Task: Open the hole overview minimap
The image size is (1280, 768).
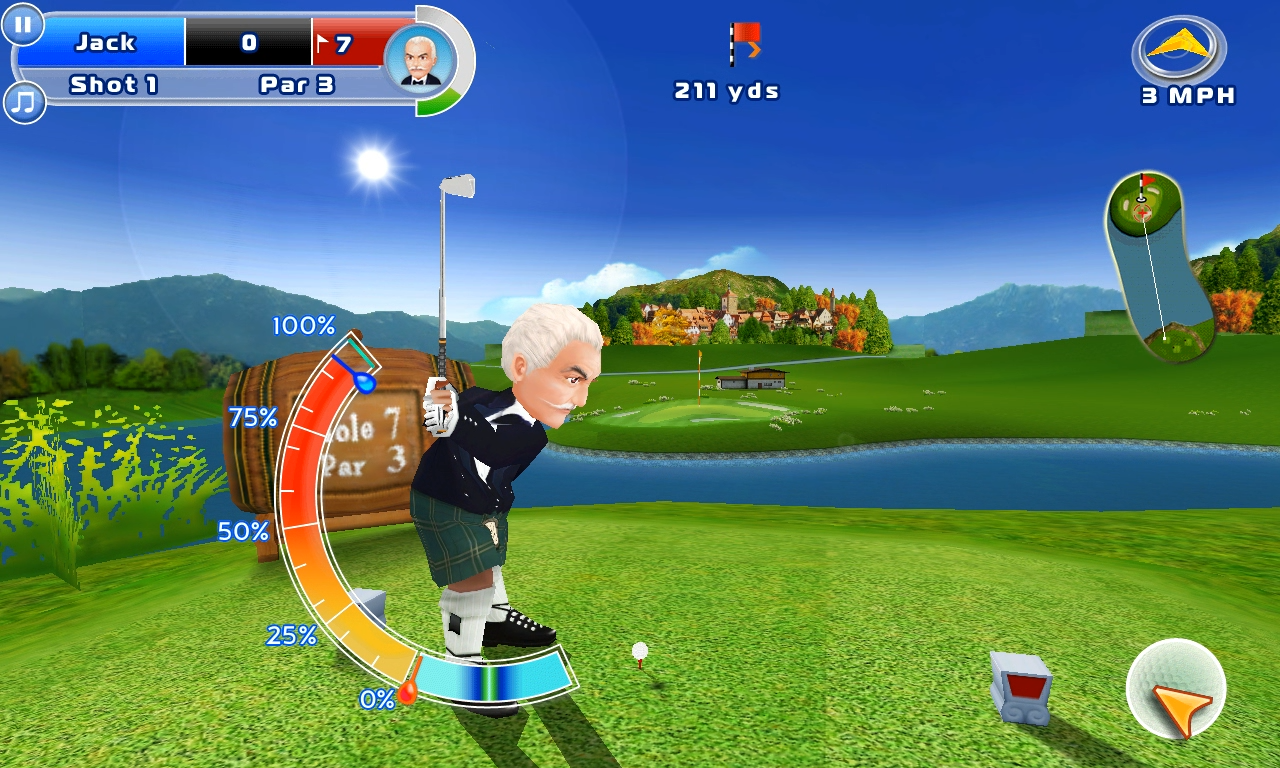Action: click(1159, 267)
